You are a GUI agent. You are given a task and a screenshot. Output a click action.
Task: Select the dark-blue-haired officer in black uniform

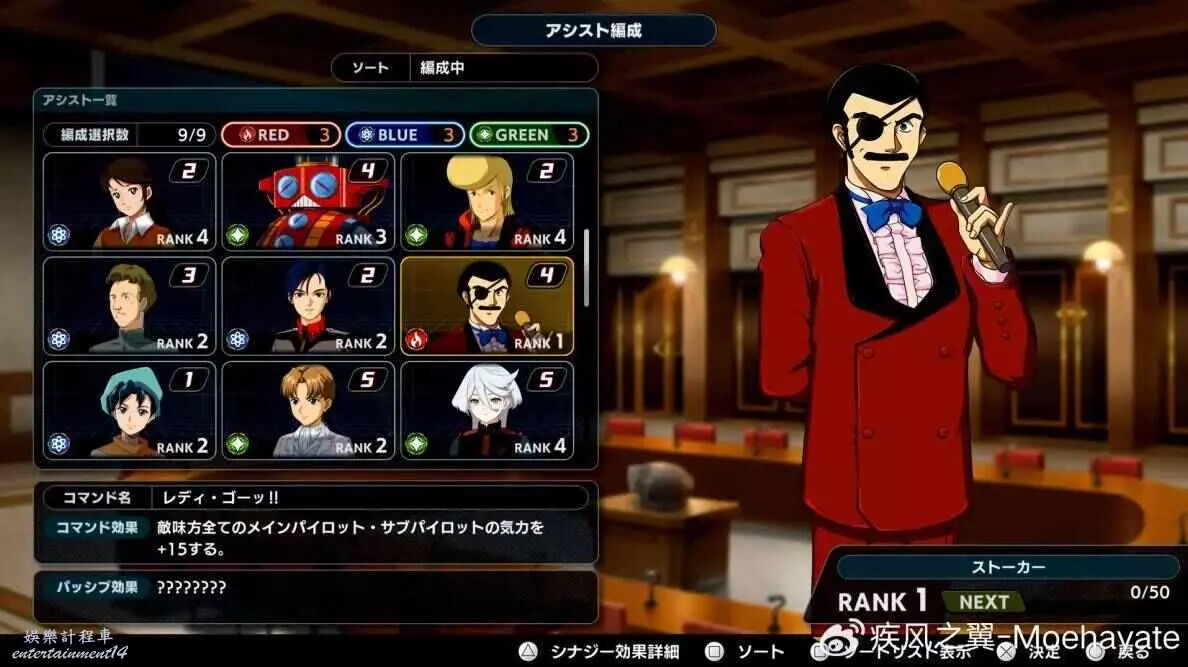[x=308, y=306]
